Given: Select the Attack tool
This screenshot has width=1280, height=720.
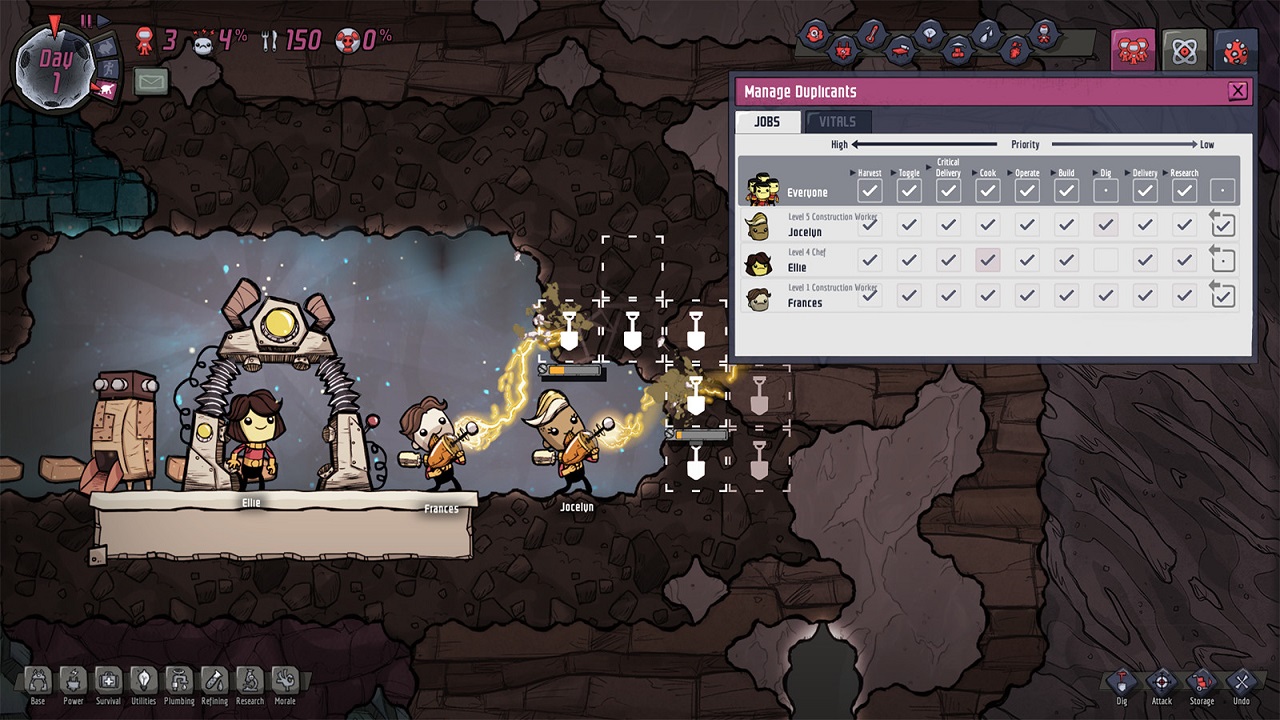Looking at the screenshot, I should click(x=1161, y=684).
